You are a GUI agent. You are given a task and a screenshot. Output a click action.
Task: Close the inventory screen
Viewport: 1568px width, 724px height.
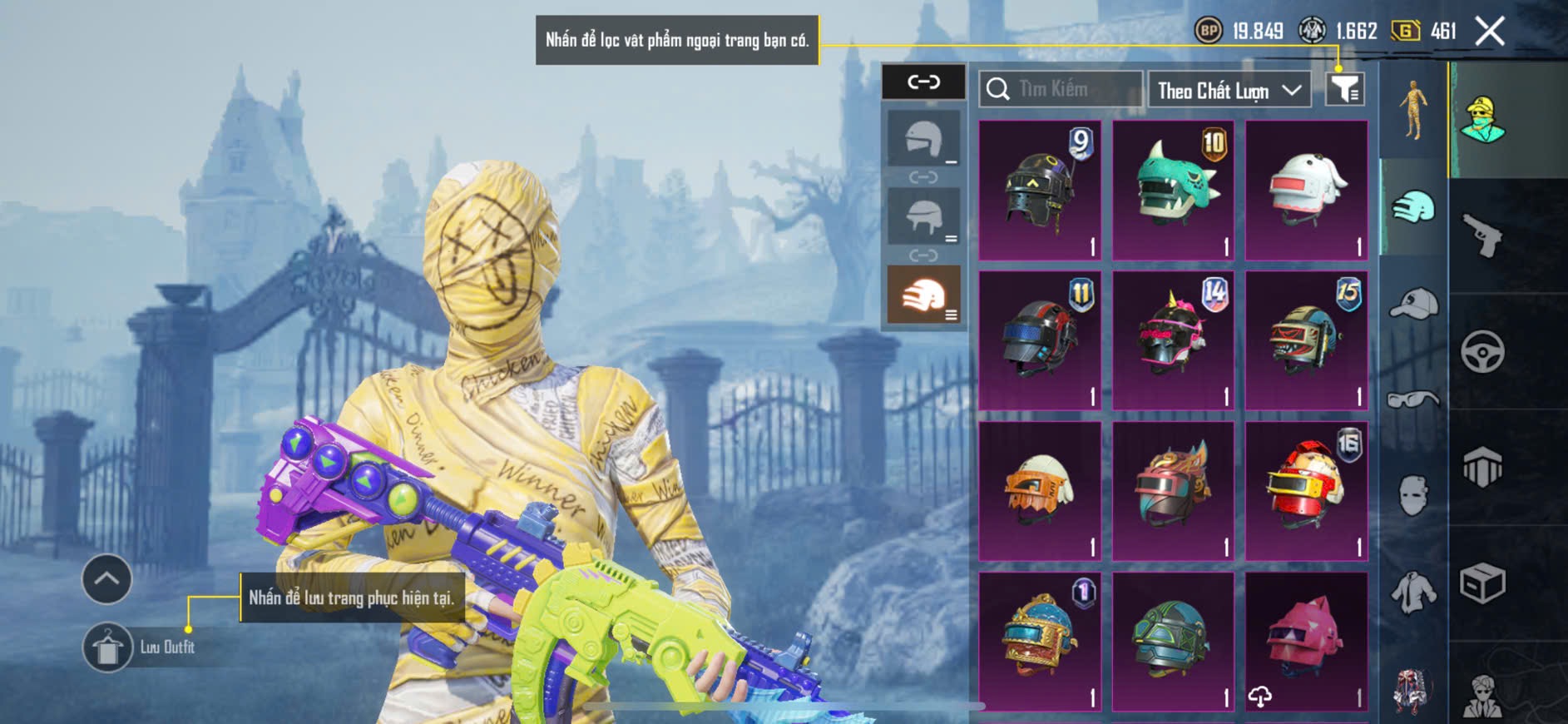coord(1489,32)
